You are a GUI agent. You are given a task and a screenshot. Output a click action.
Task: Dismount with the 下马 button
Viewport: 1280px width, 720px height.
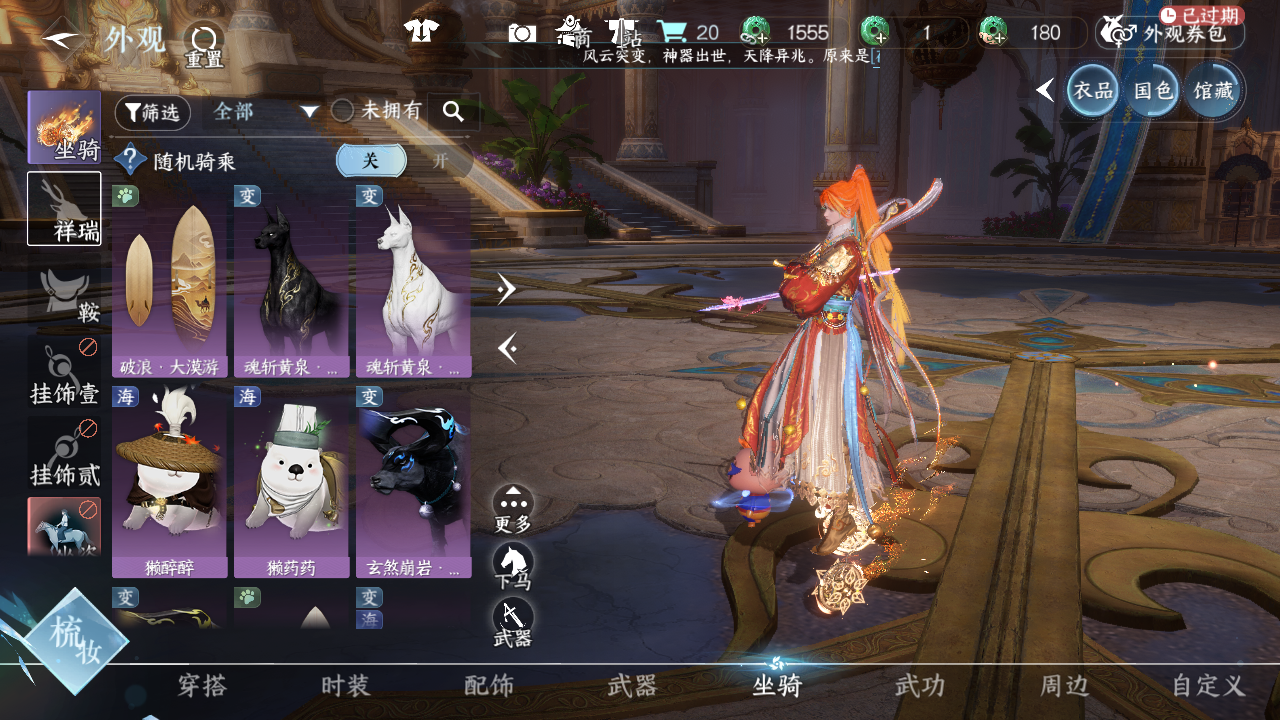coord(513,565)
